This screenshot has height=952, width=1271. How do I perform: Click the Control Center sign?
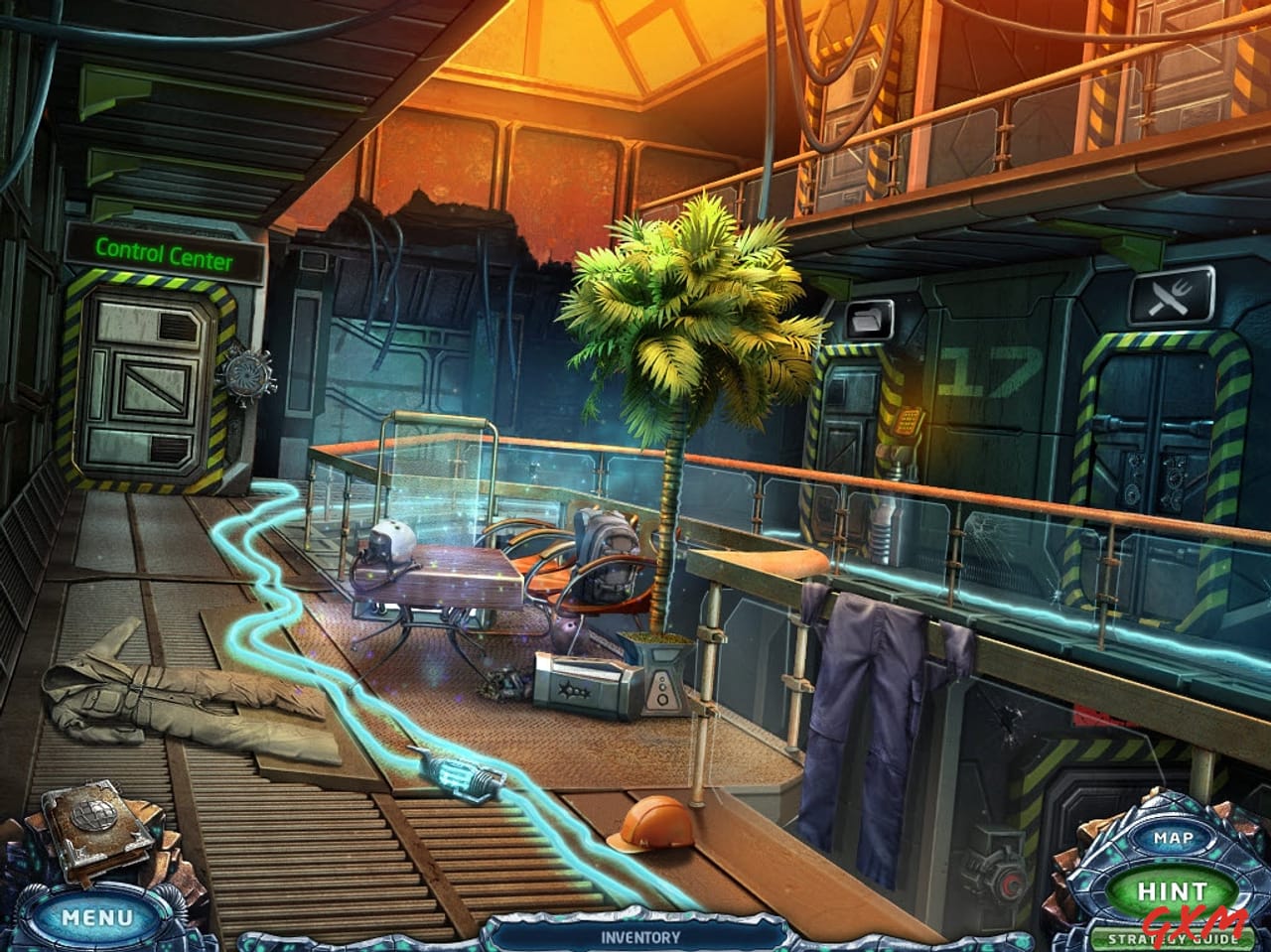(164, 254)
